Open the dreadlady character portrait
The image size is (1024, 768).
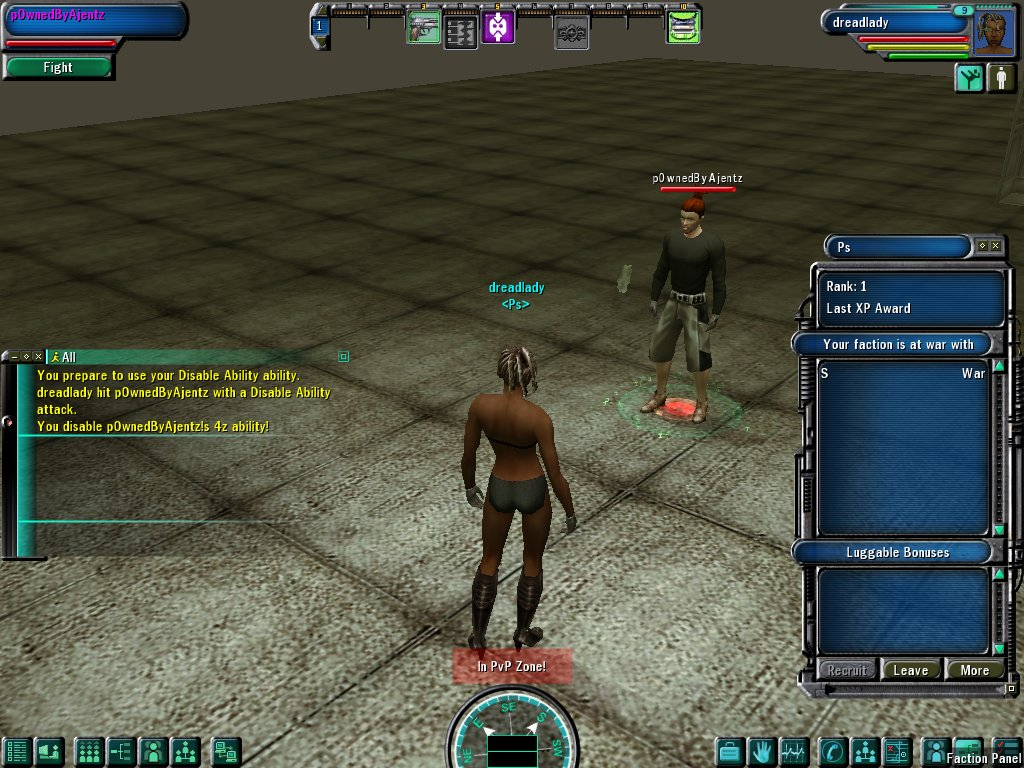(x=994, y=33)
